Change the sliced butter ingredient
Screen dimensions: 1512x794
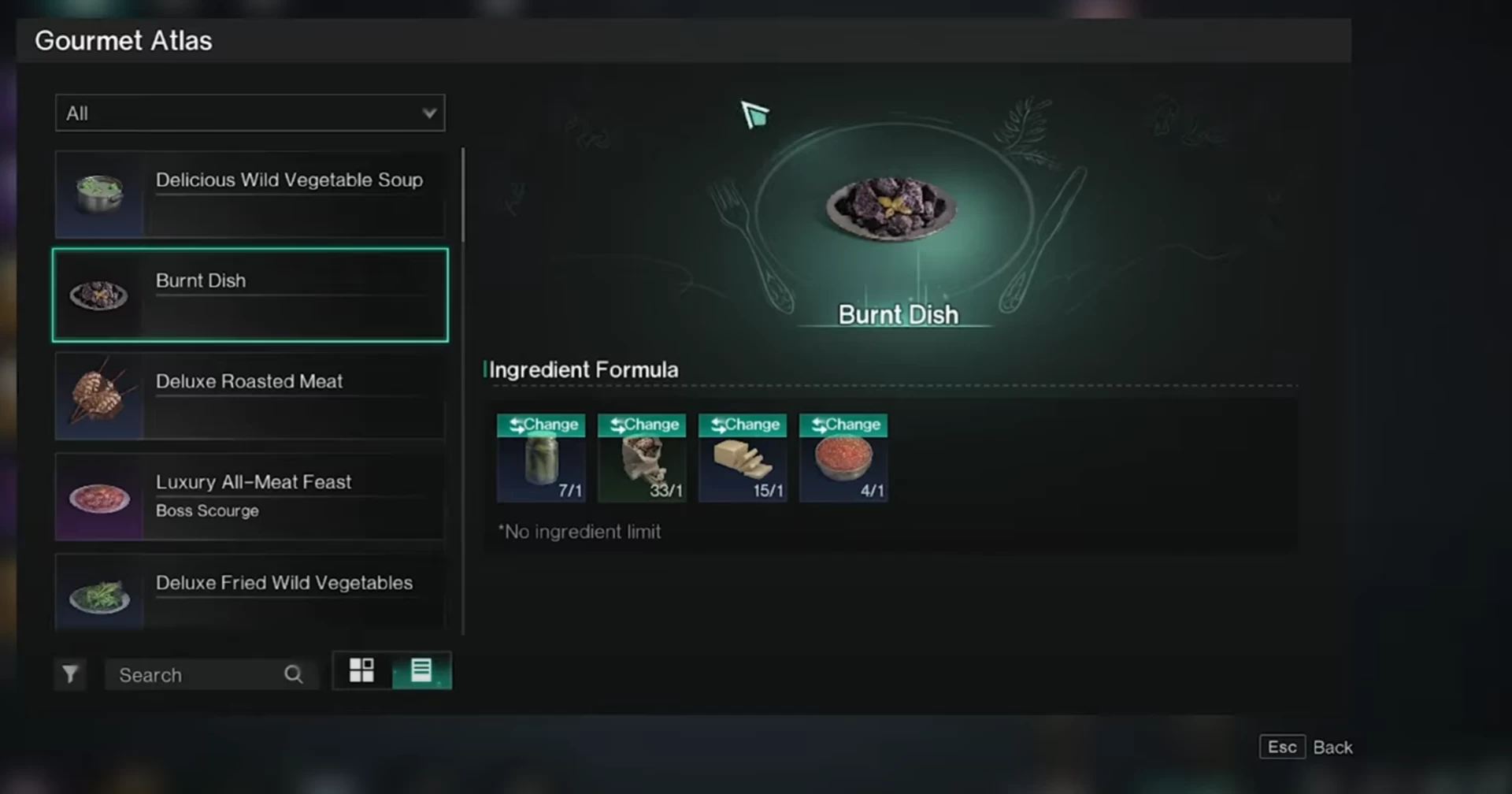[x=743, y=425]
